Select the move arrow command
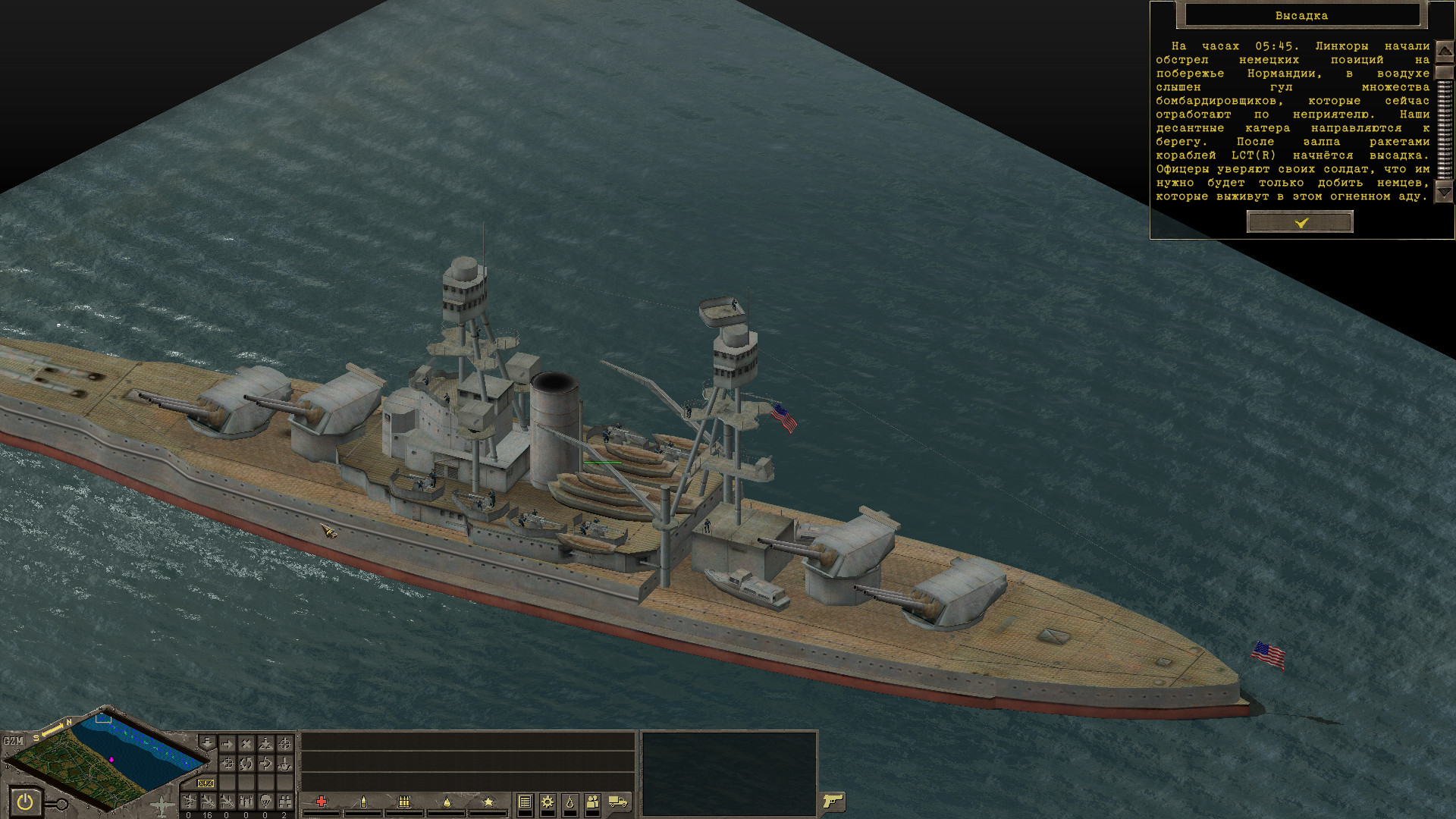The width and height of the screenshot is (1456, 819). click(227, 744)
